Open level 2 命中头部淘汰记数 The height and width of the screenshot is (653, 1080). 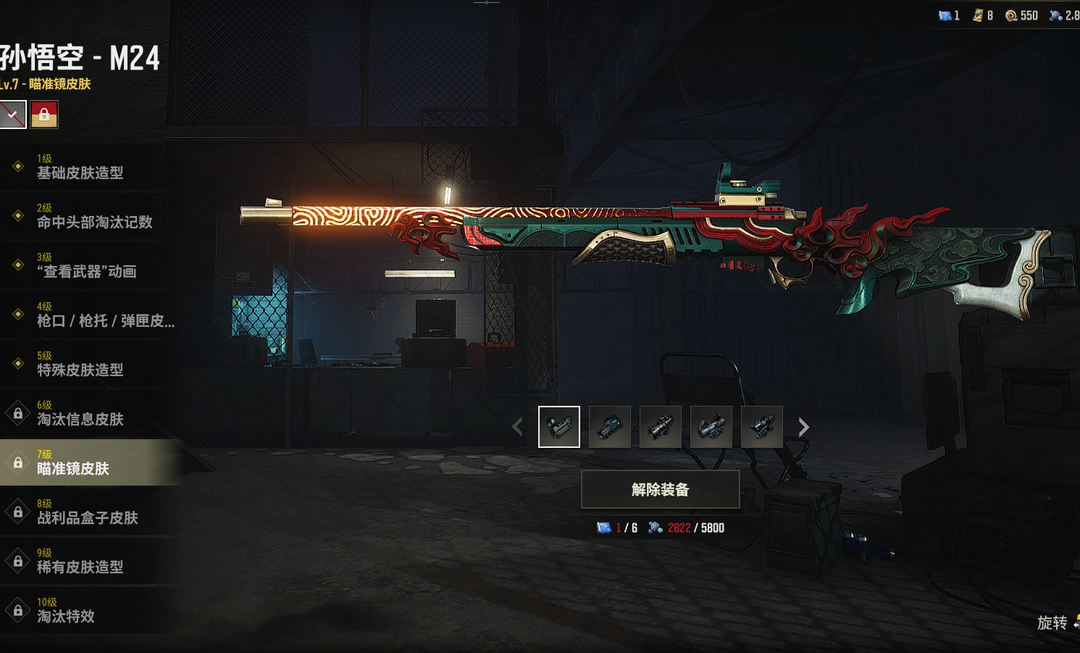pos(90,216)
